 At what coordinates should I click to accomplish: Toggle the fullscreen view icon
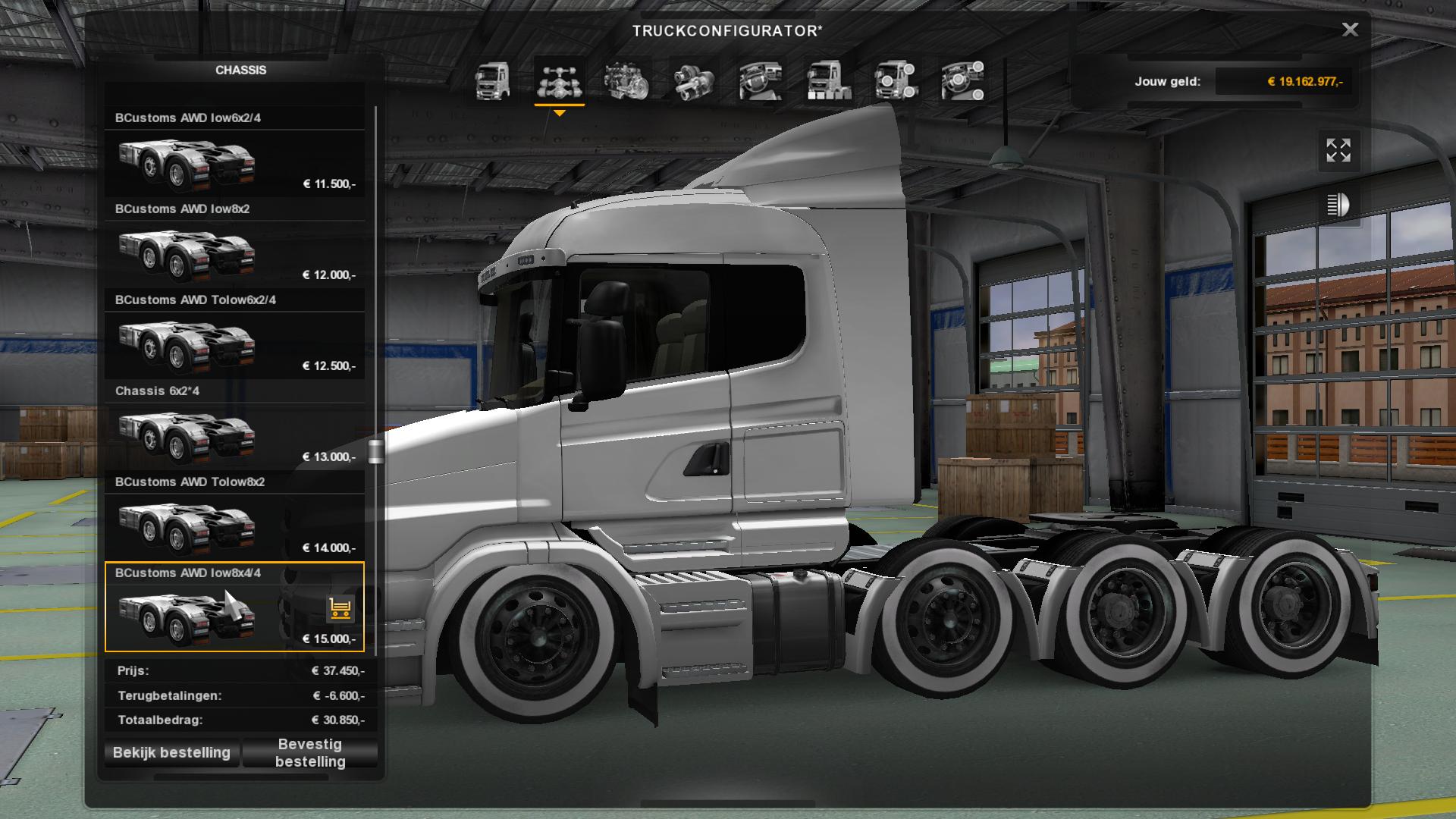click(x=1338, y=150)
